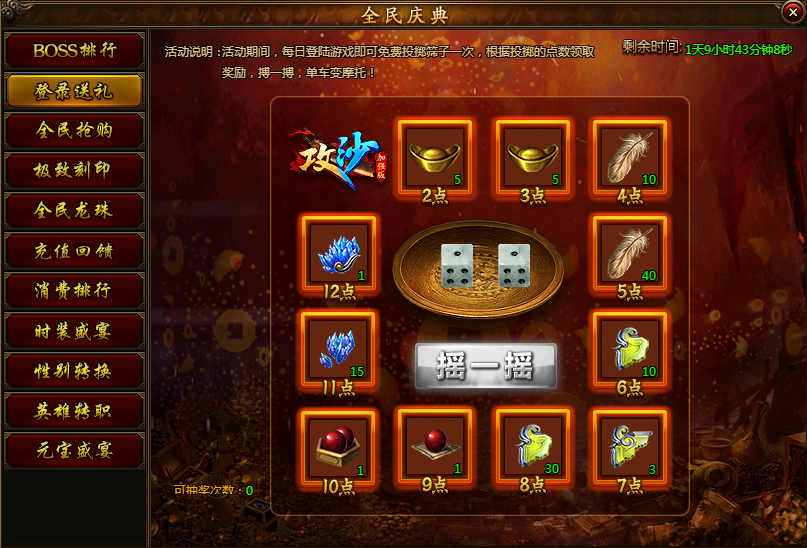Select the 12点 blue crystal reward

(x=338, y=252)
